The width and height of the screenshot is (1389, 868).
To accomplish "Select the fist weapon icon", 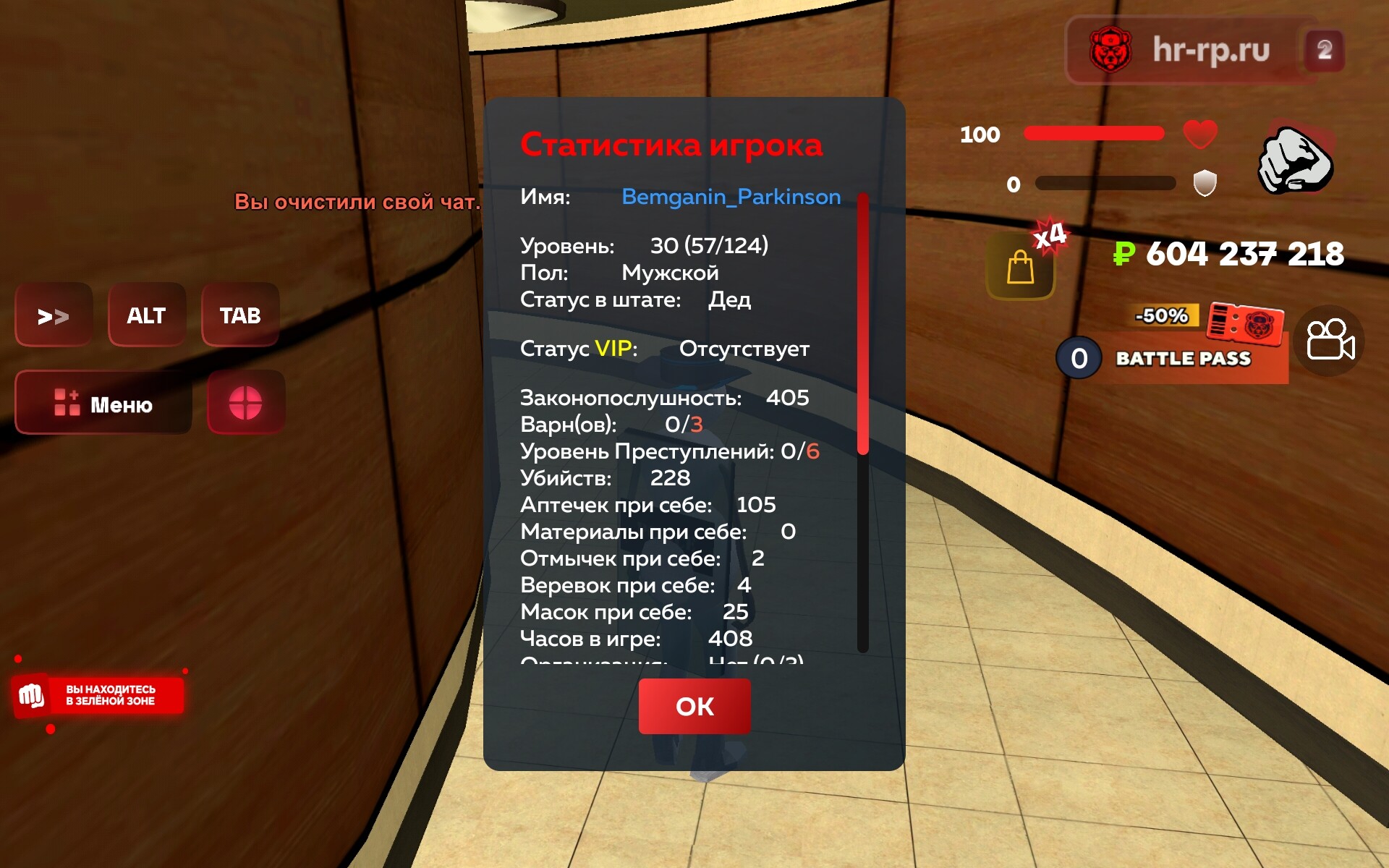I will [x=1296, y=161].
